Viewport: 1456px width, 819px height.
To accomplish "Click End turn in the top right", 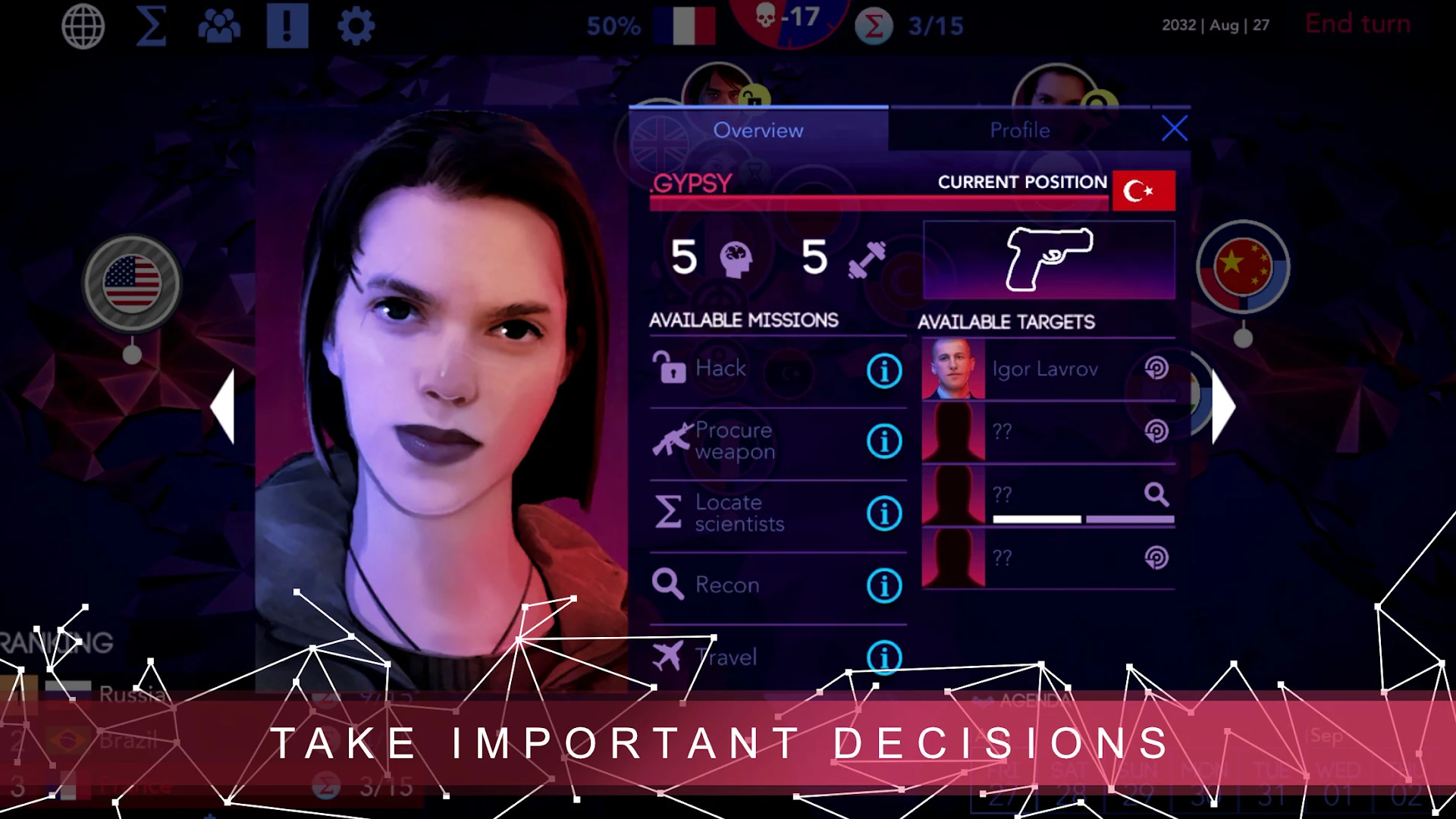I will tap(1357, 23).
